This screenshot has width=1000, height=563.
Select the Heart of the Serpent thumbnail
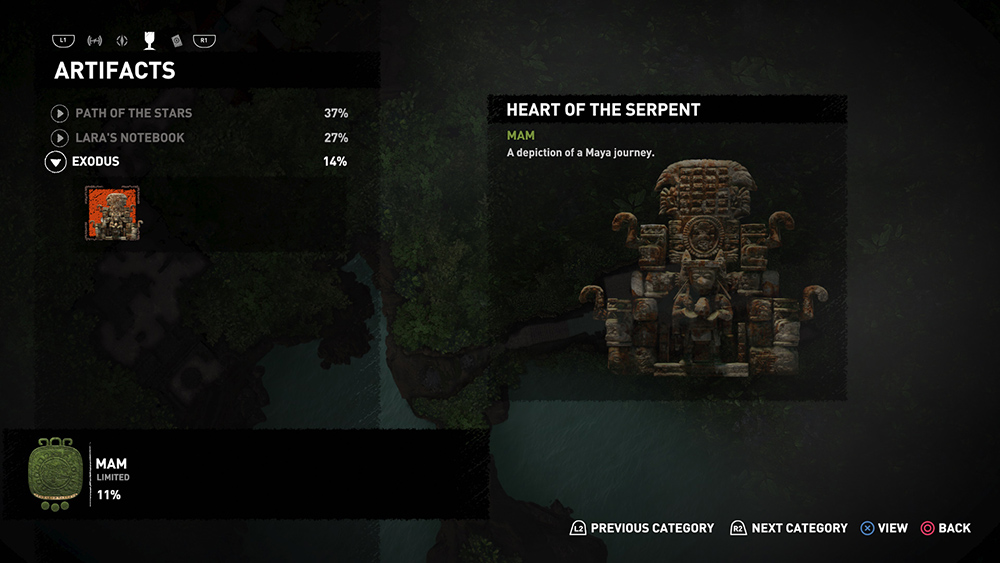click(x=113, y=214)
